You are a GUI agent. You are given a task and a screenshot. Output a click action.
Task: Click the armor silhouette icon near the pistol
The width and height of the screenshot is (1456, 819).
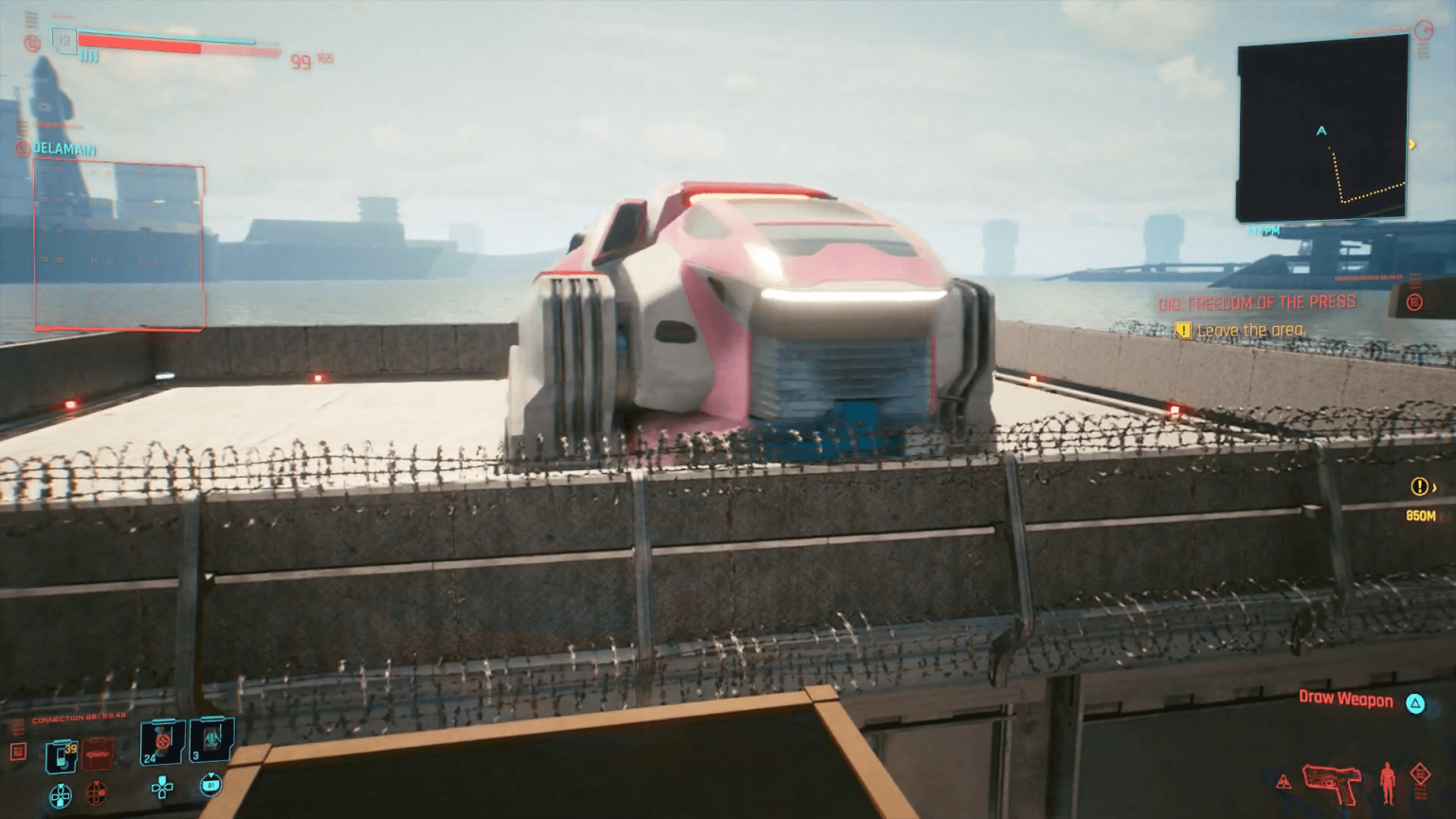pos(1388,784)
